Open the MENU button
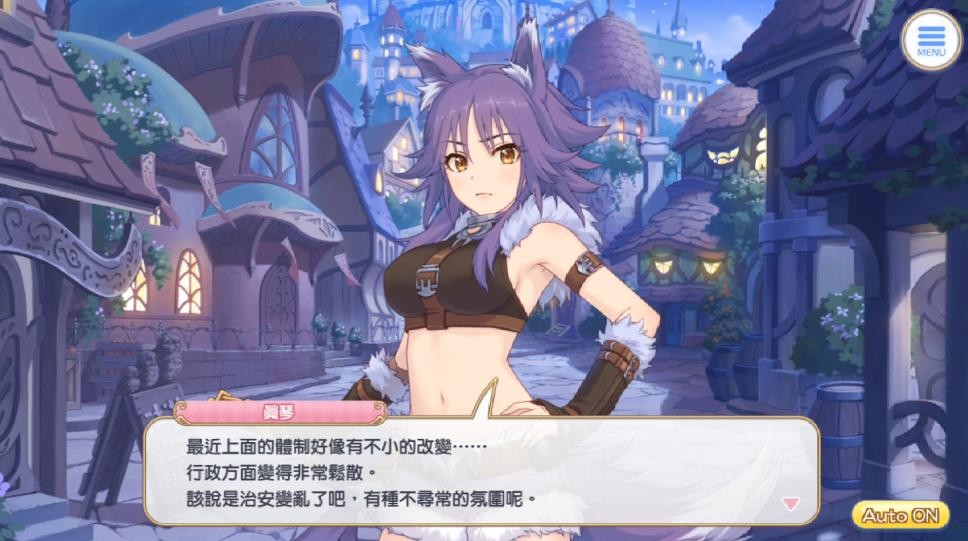Image resolution: width=968 pixels, height=541 pixels. pos(930,39)
